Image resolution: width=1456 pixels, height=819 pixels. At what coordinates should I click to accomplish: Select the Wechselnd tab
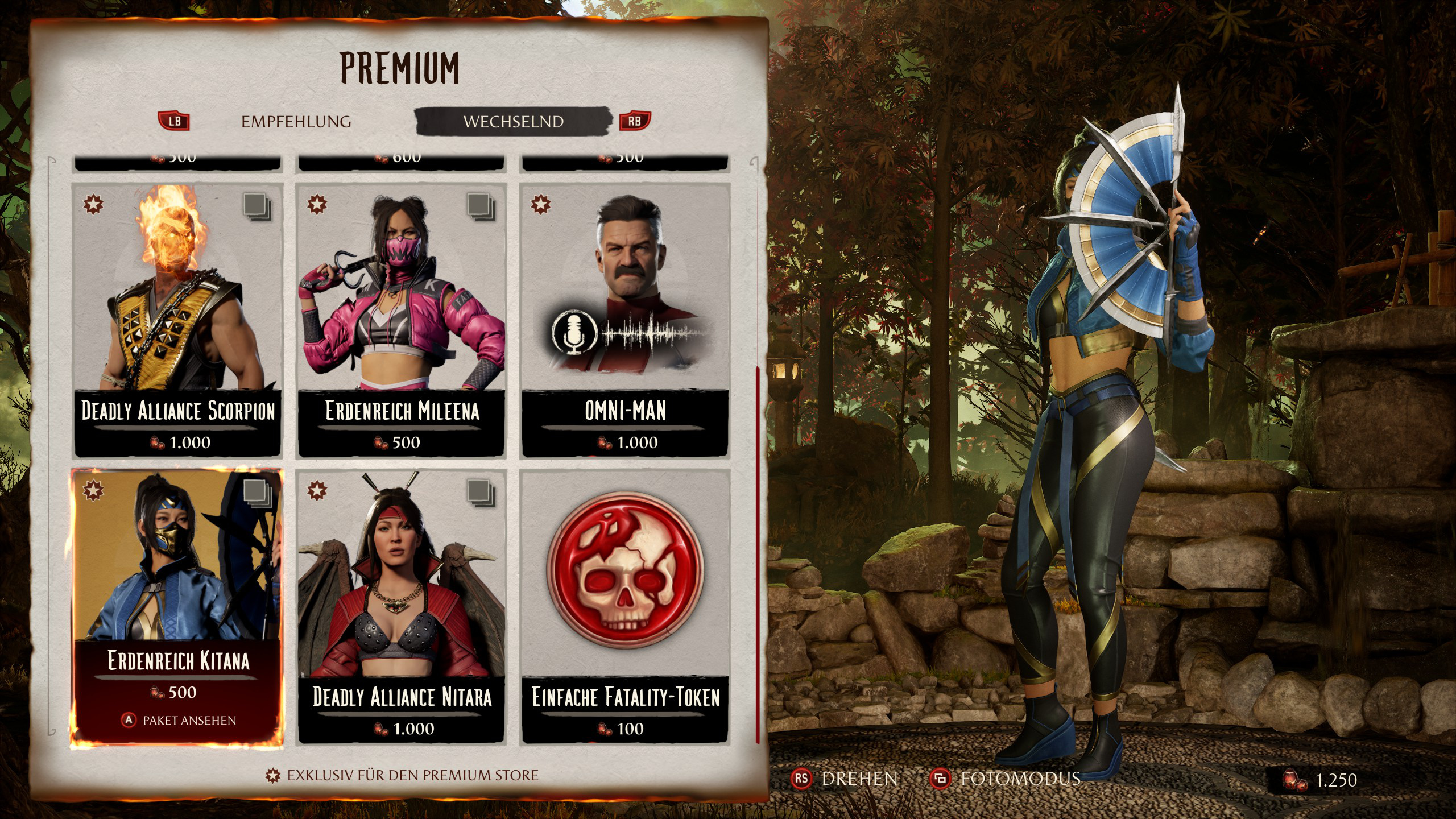[513, 122]
